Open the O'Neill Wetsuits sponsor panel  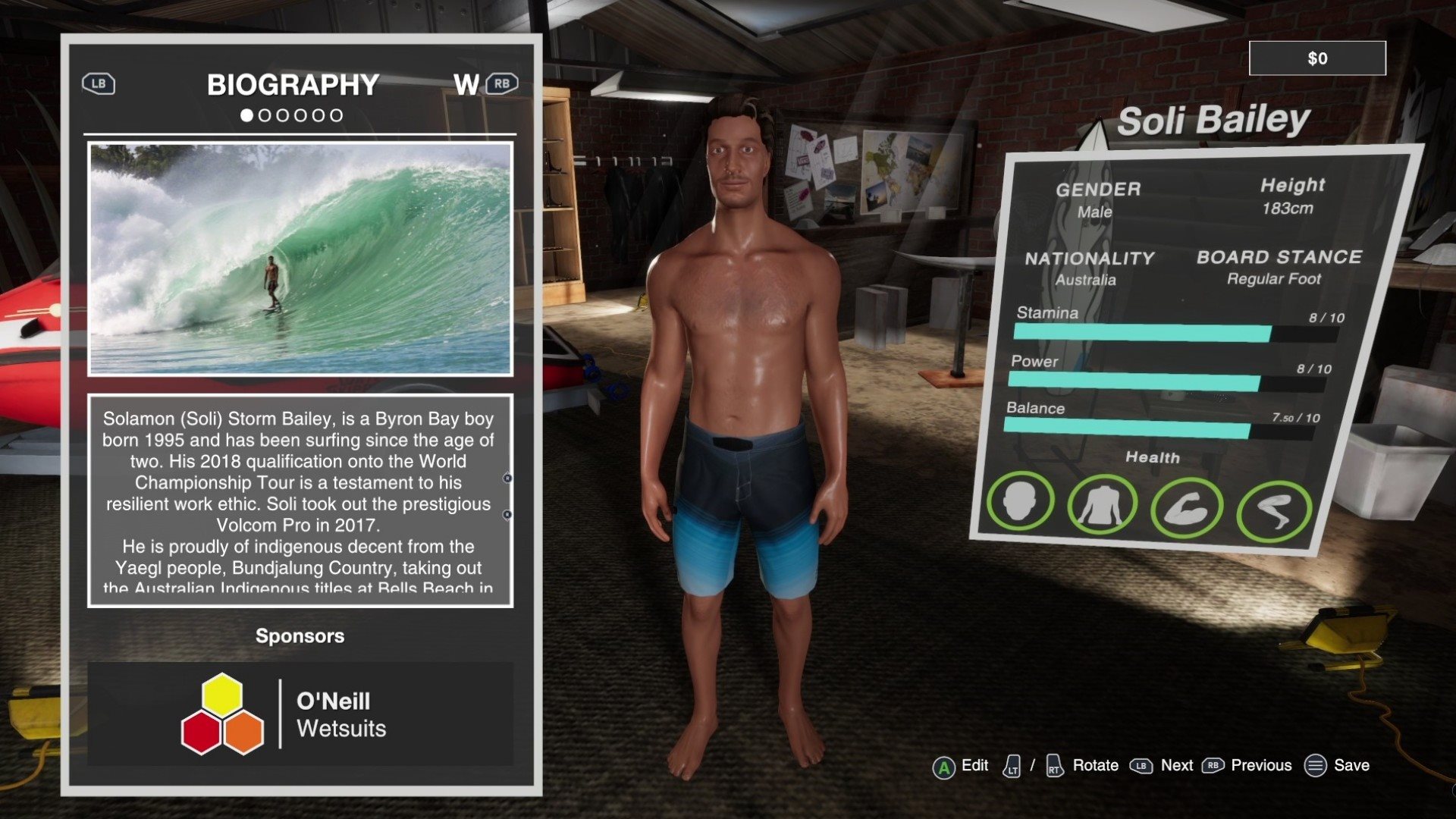click(x=300, y=714)
